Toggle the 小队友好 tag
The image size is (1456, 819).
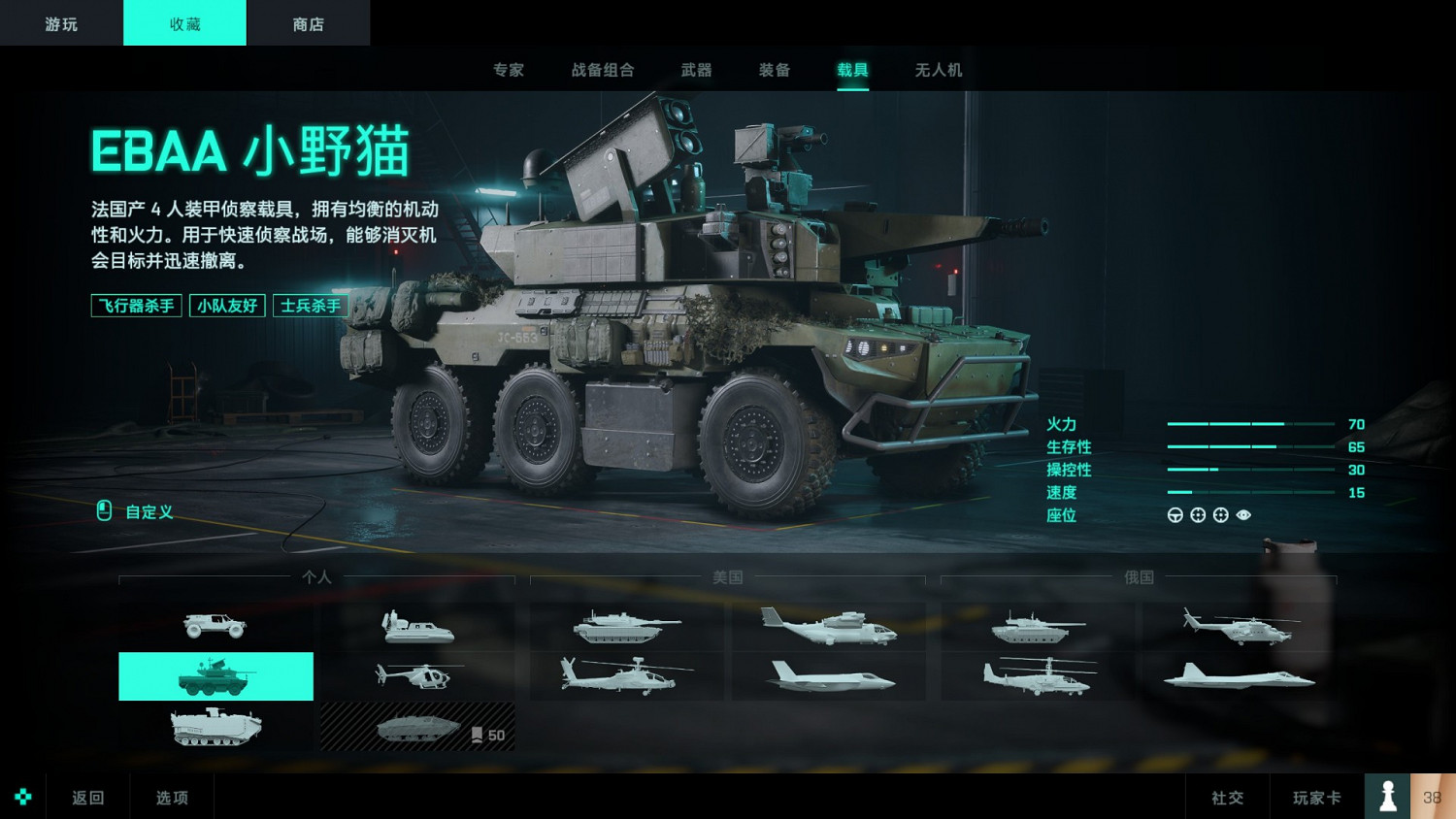(227, 306)
